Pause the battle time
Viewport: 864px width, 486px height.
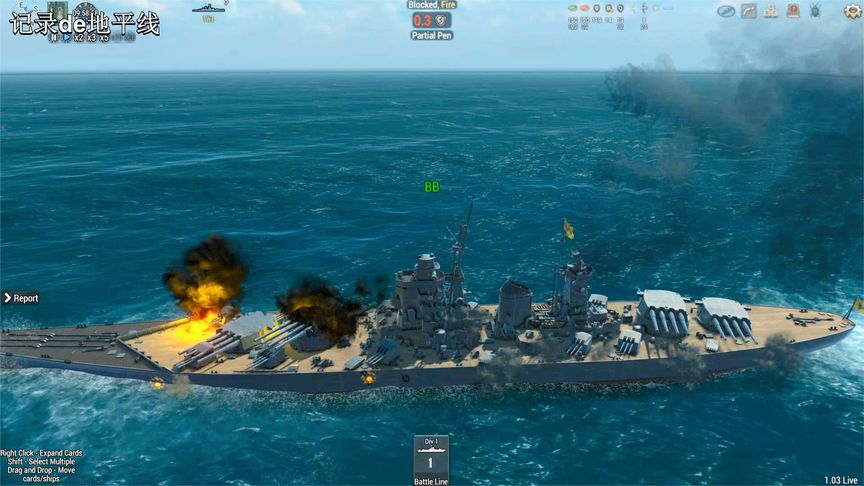(x=54, y=37)
